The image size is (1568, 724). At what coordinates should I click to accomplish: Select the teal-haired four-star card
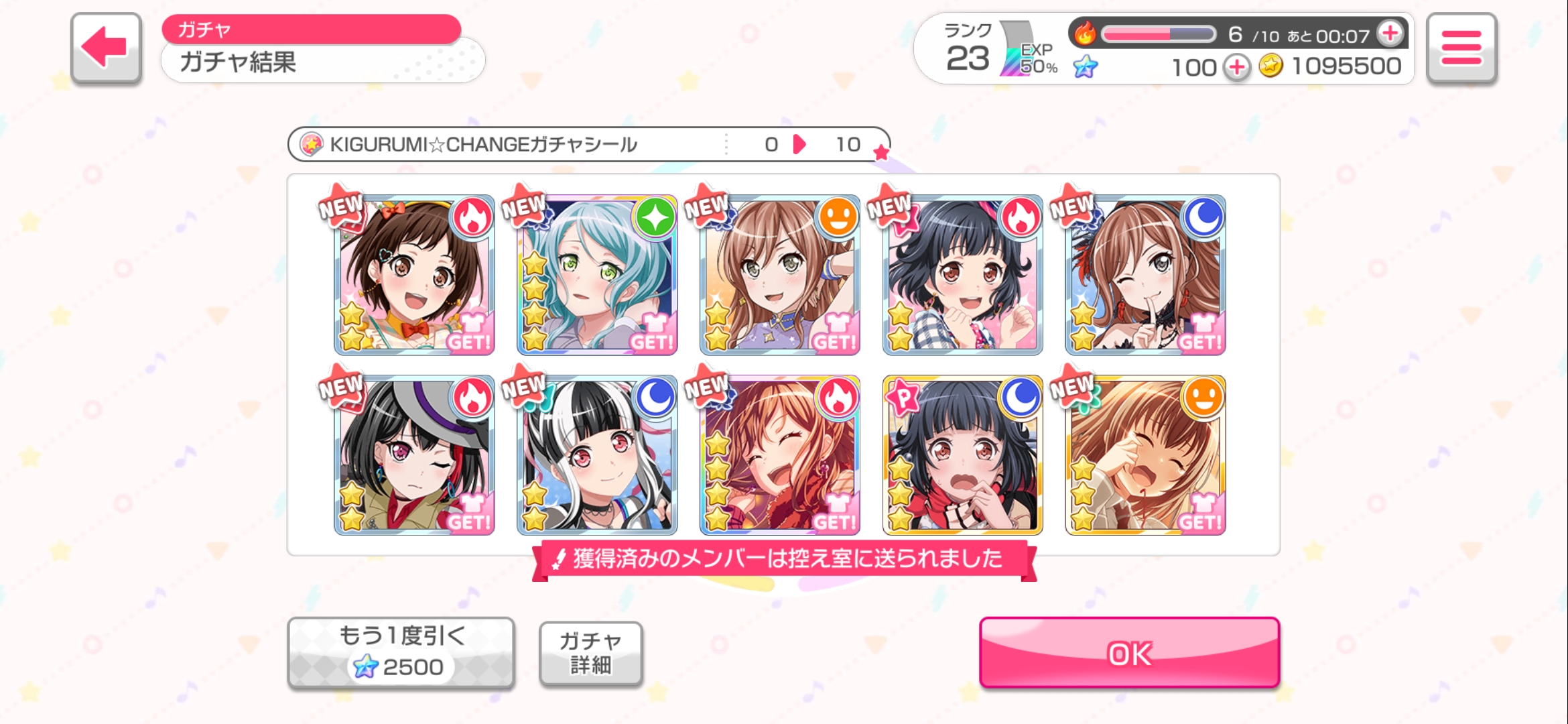[597, 275]
